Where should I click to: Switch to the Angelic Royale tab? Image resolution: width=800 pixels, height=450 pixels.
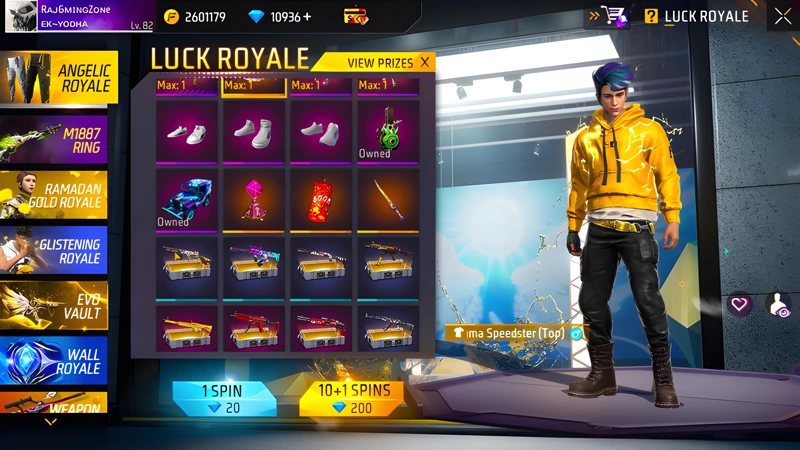tap(60, 78)
